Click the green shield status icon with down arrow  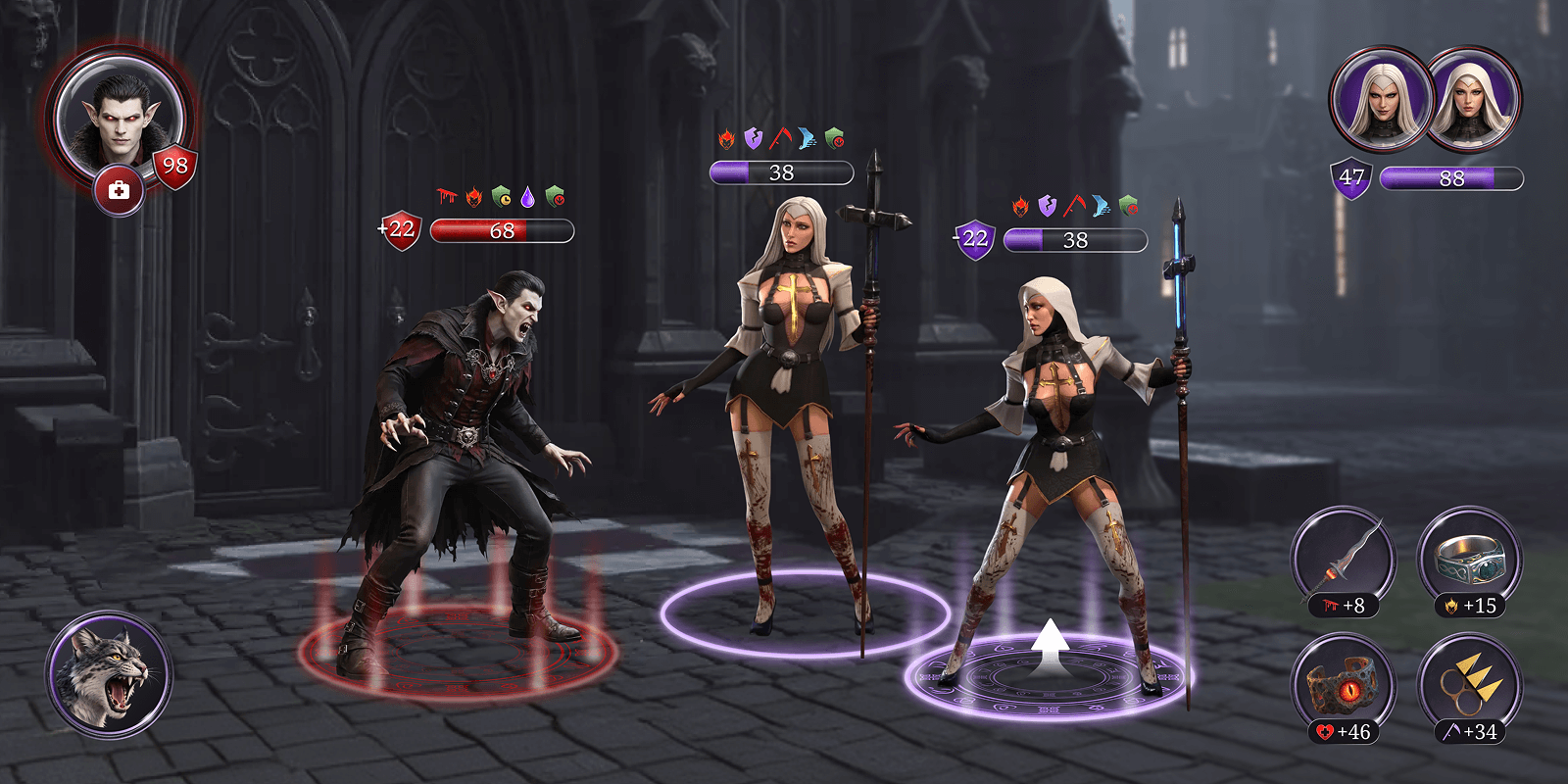pos(835,139)
